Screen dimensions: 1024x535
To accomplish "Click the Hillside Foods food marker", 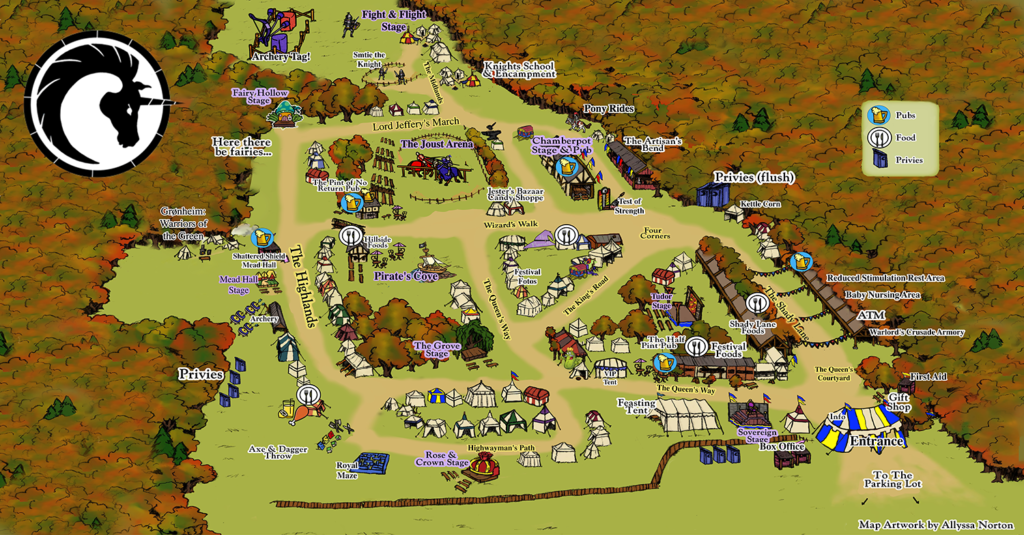I will (x=351, y=236).
